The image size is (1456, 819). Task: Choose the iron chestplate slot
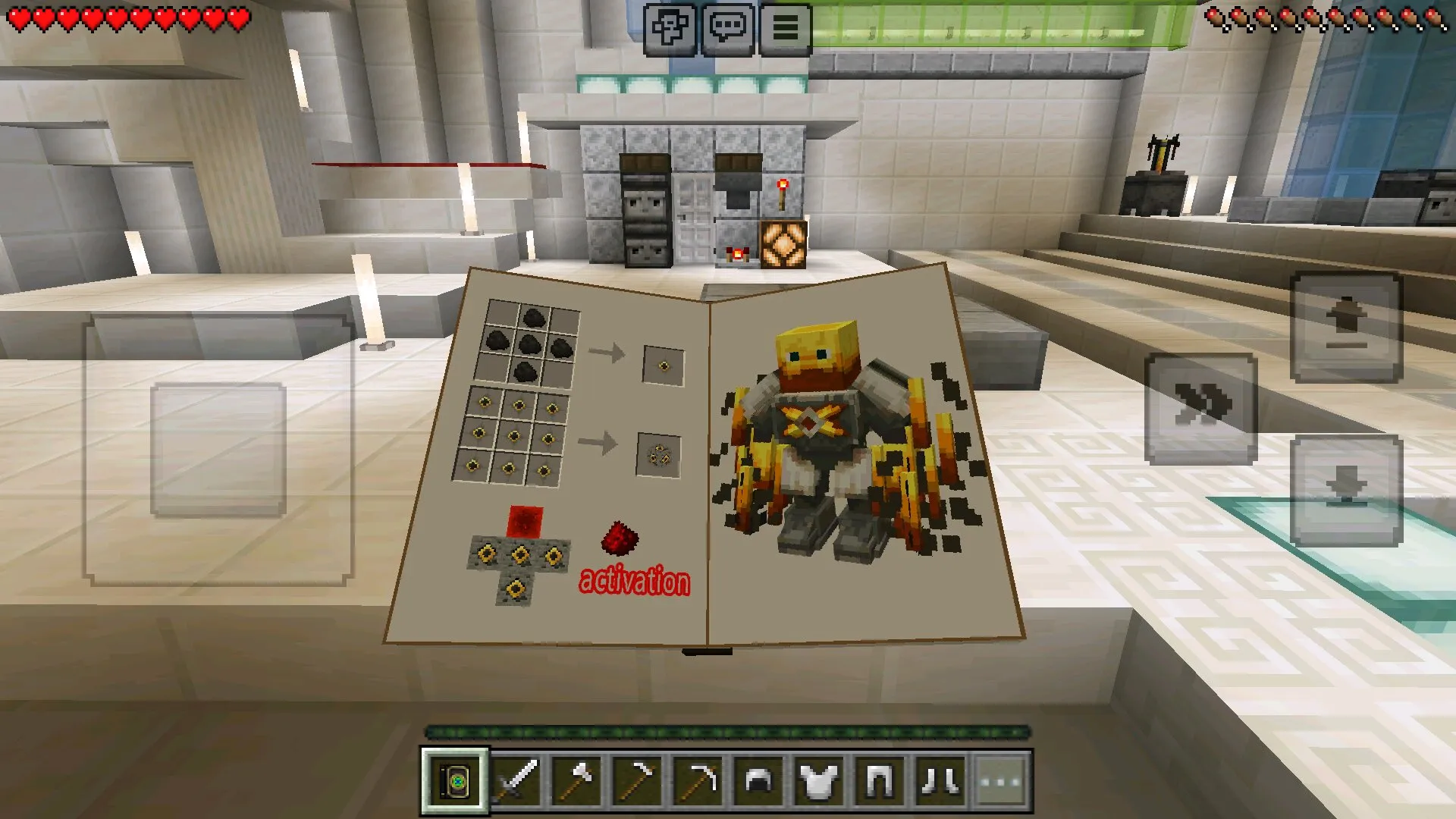point(820,780)
